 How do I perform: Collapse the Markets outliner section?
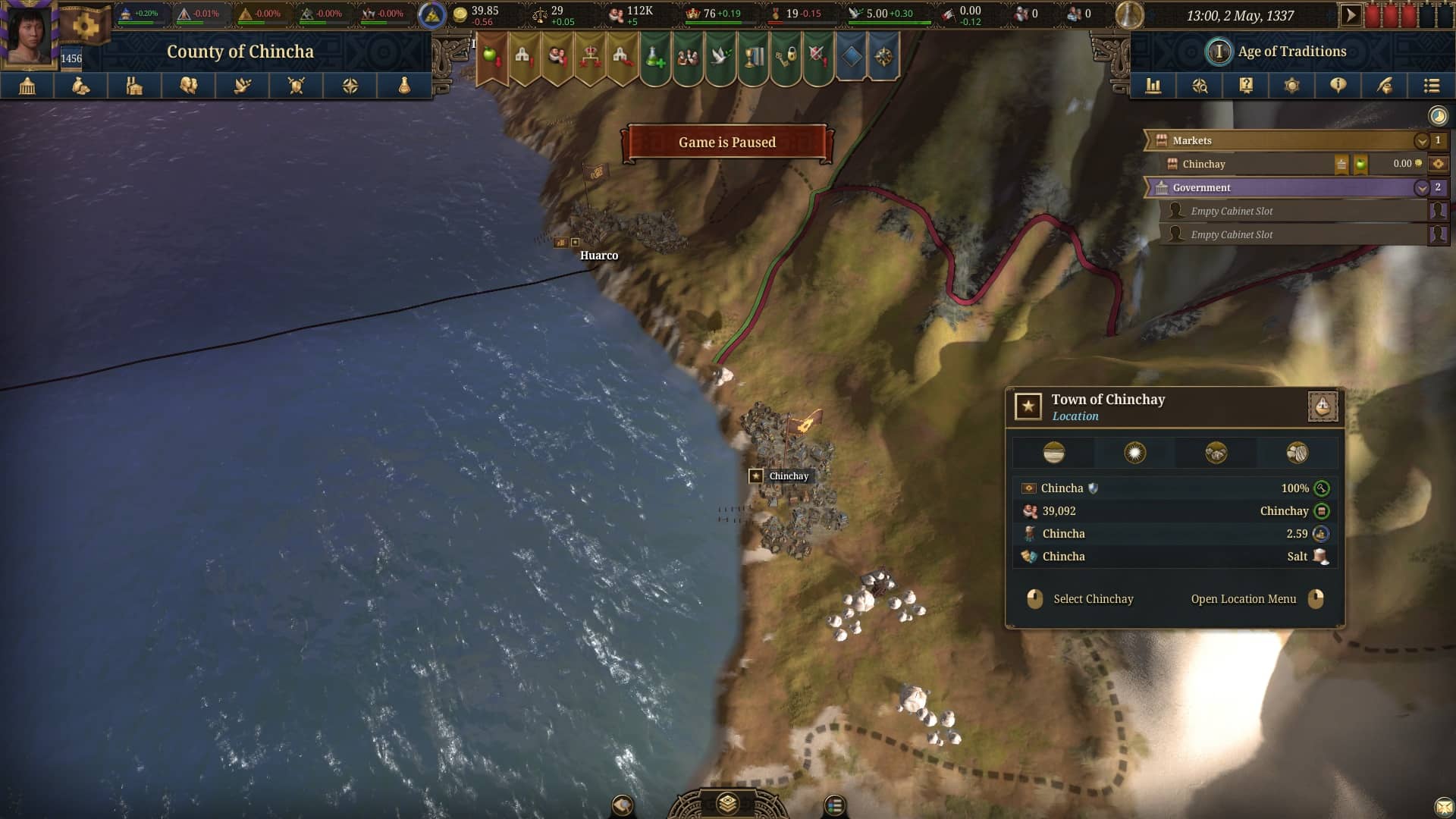pyautogui.click(x=1421, y=141)
